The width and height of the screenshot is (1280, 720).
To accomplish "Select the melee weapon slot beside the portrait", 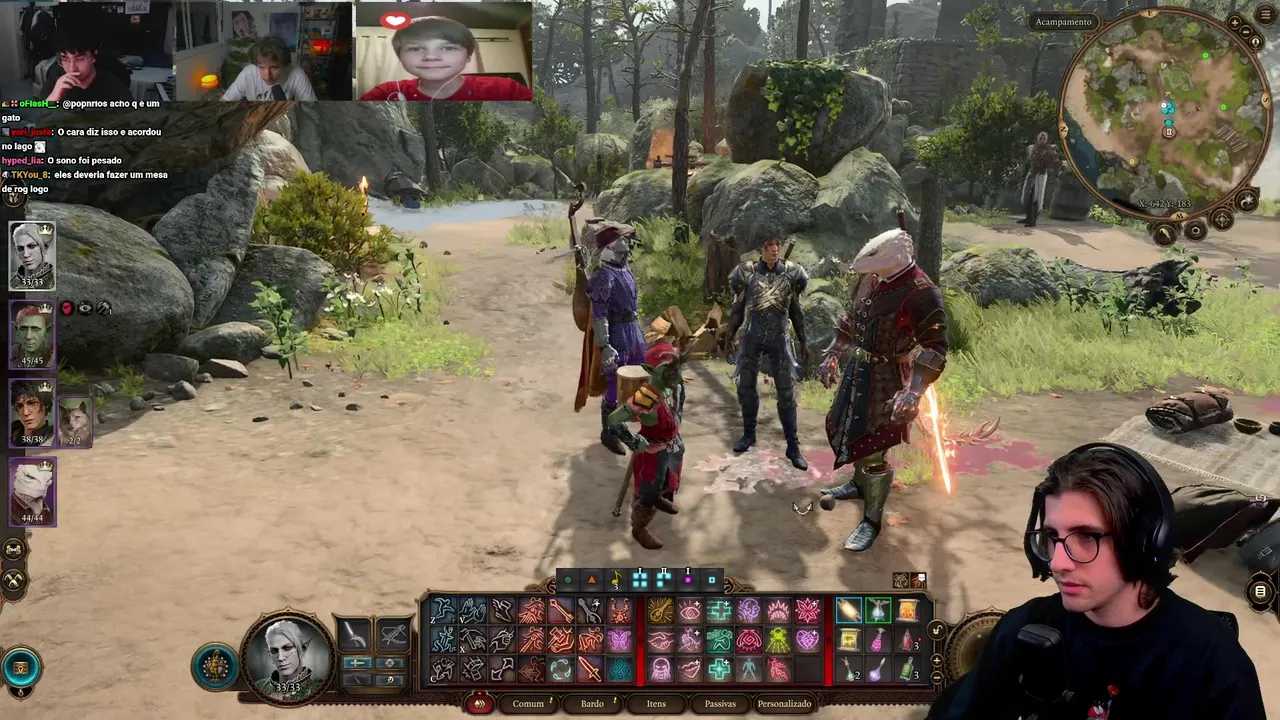I will click(x=356, y=634).
